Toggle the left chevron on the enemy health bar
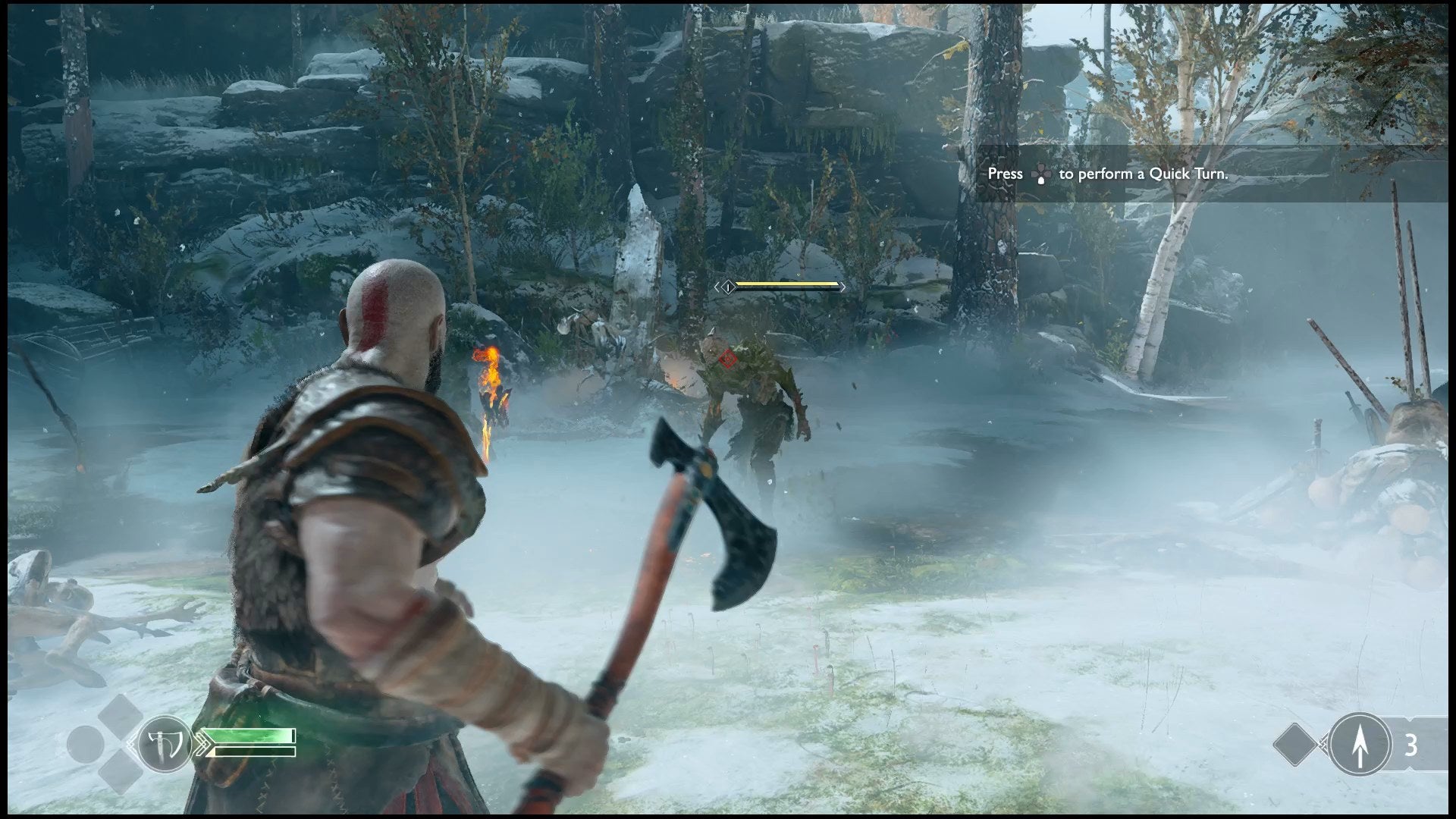 (x=717, y=287)
